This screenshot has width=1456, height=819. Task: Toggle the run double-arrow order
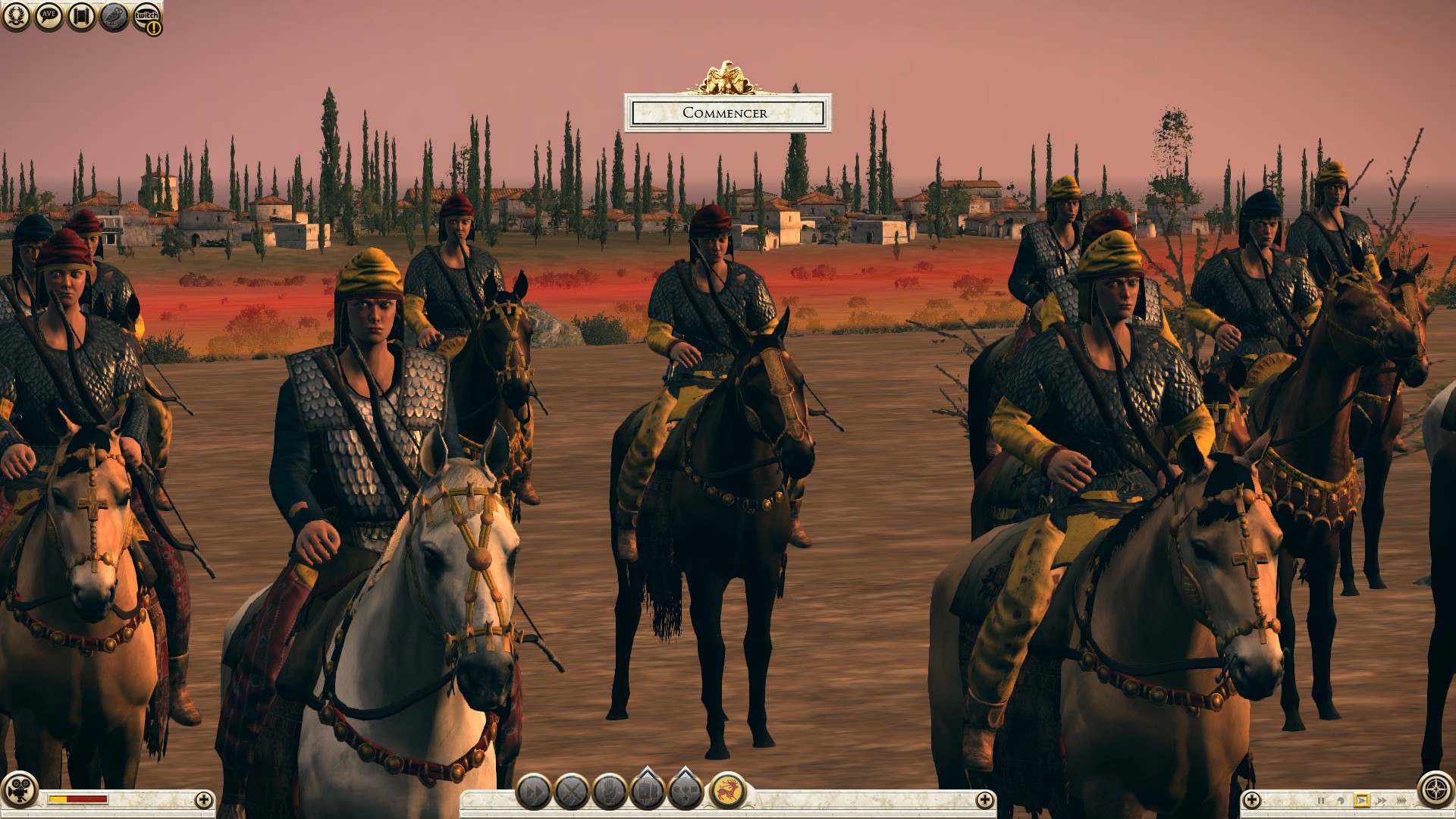pos(534,792)
